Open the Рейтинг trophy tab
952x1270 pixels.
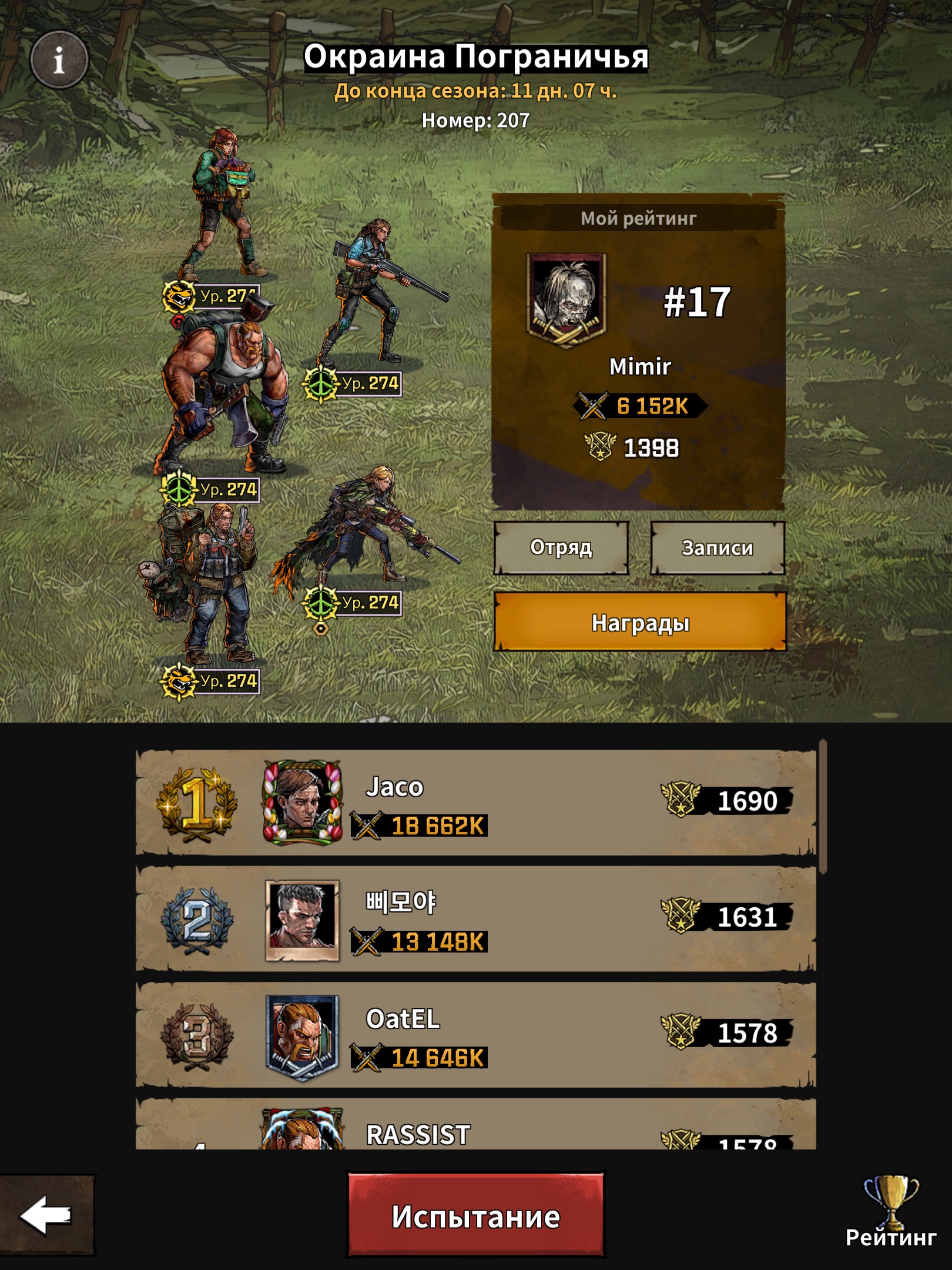click(890, 1210)
